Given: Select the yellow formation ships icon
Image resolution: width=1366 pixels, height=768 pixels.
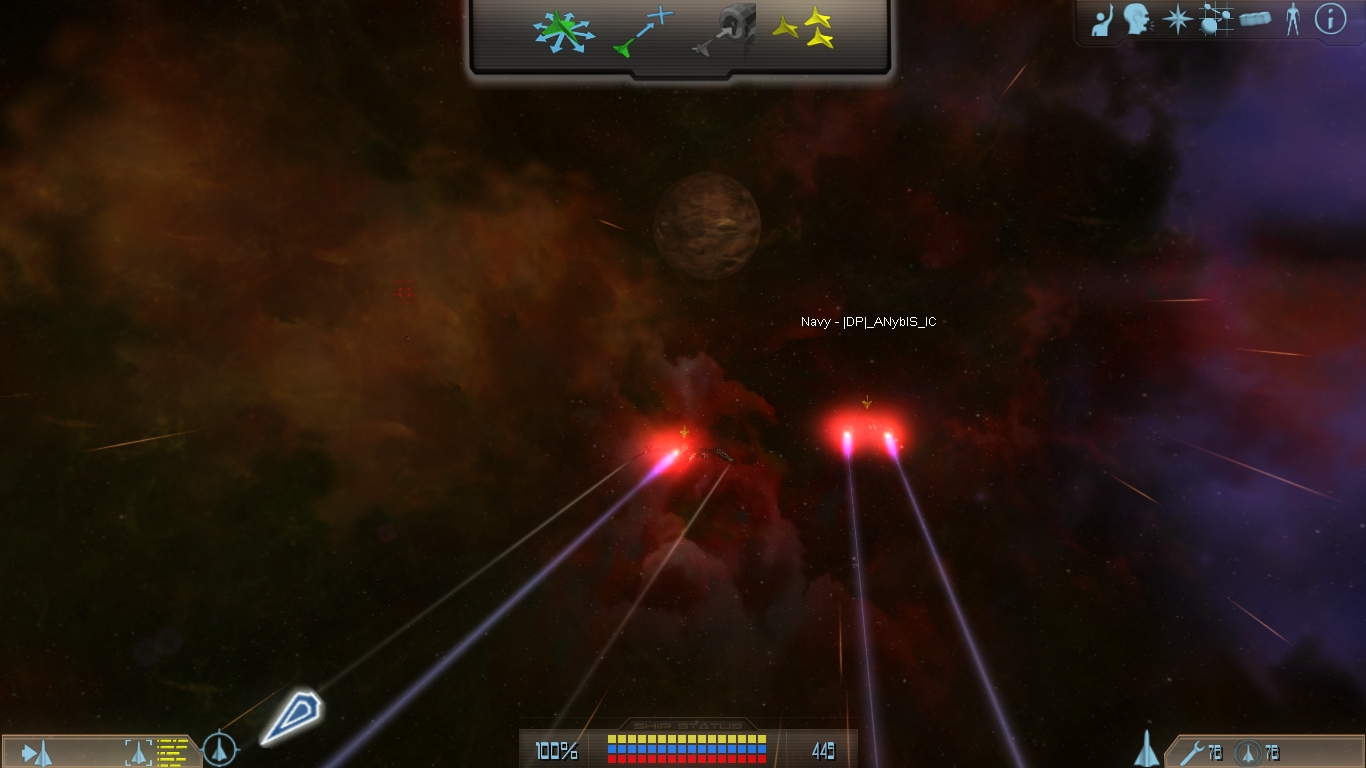Looking at the screenshot, I should (804, 29).
